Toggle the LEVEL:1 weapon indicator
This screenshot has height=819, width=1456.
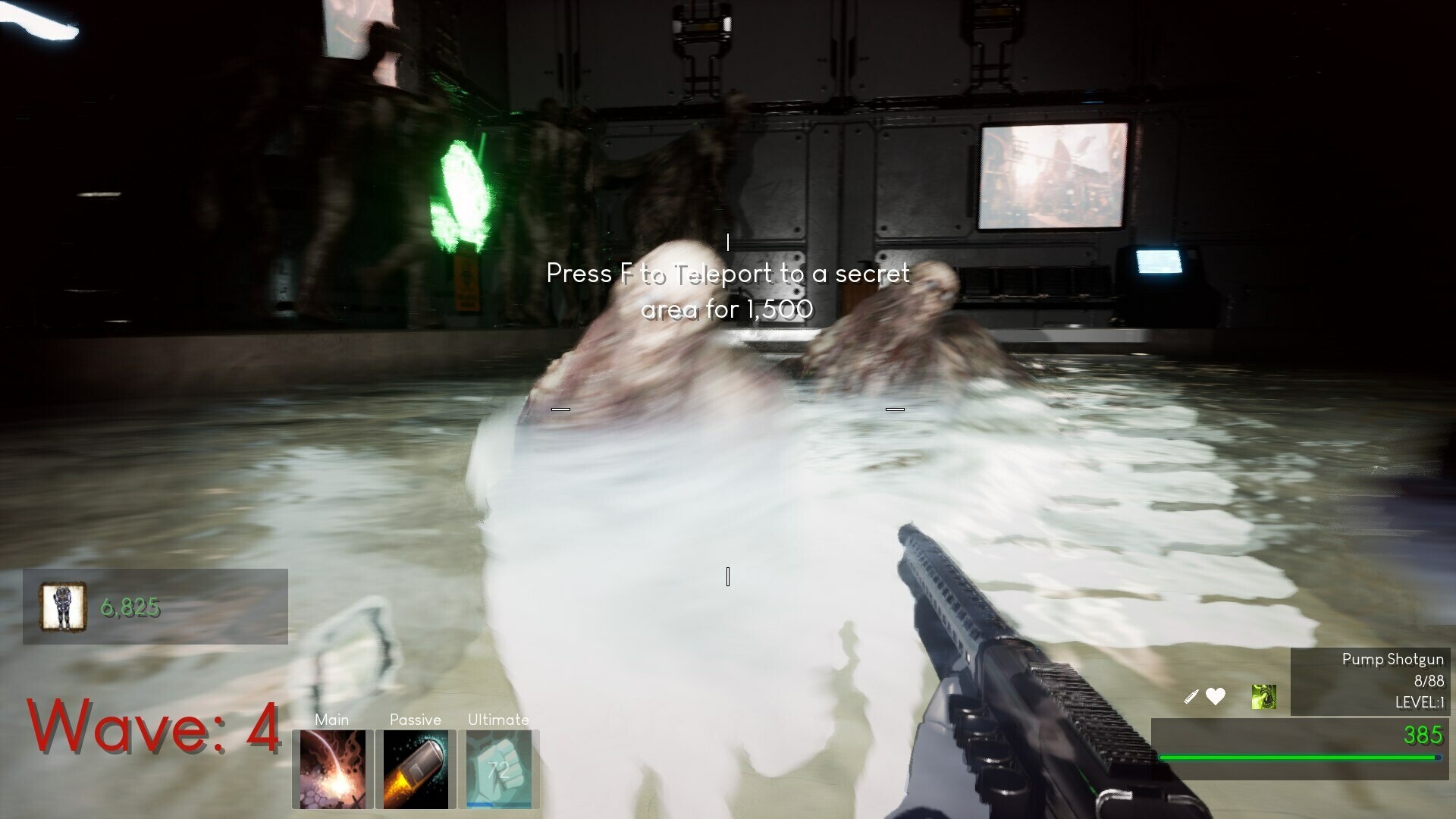click(1420, 703)
